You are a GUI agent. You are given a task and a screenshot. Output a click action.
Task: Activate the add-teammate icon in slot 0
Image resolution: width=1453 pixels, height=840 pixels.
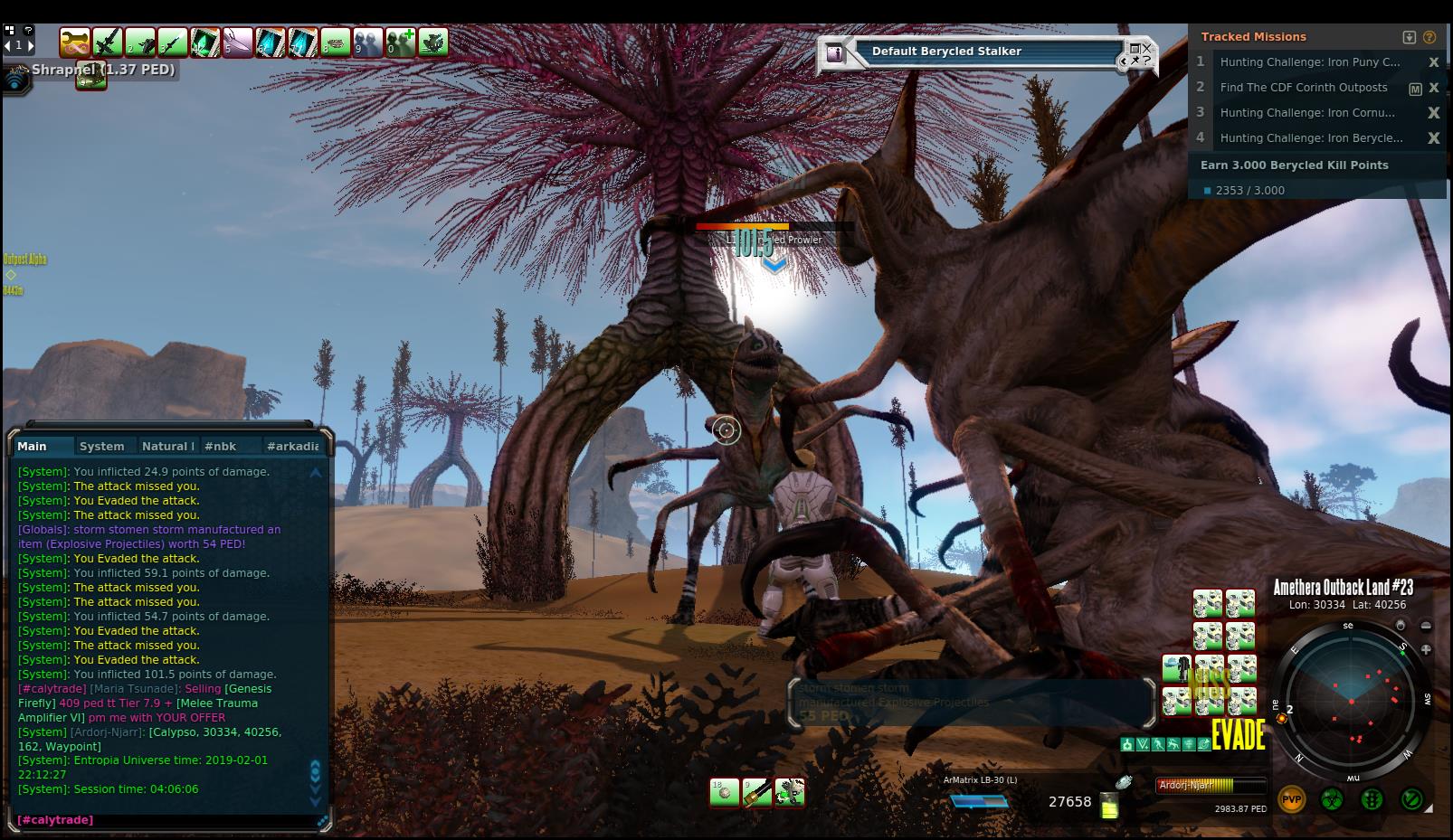(401, 42)
